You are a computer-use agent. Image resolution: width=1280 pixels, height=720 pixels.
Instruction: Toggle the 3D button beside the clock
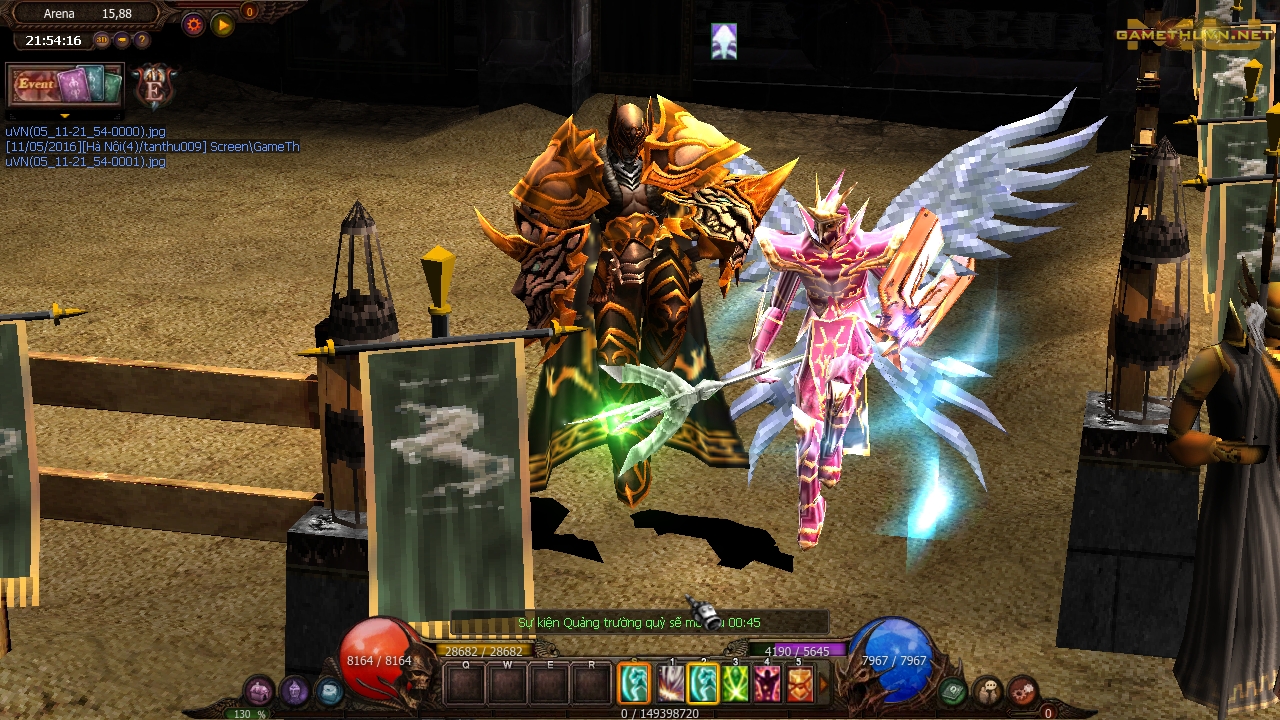click(102, 41)
